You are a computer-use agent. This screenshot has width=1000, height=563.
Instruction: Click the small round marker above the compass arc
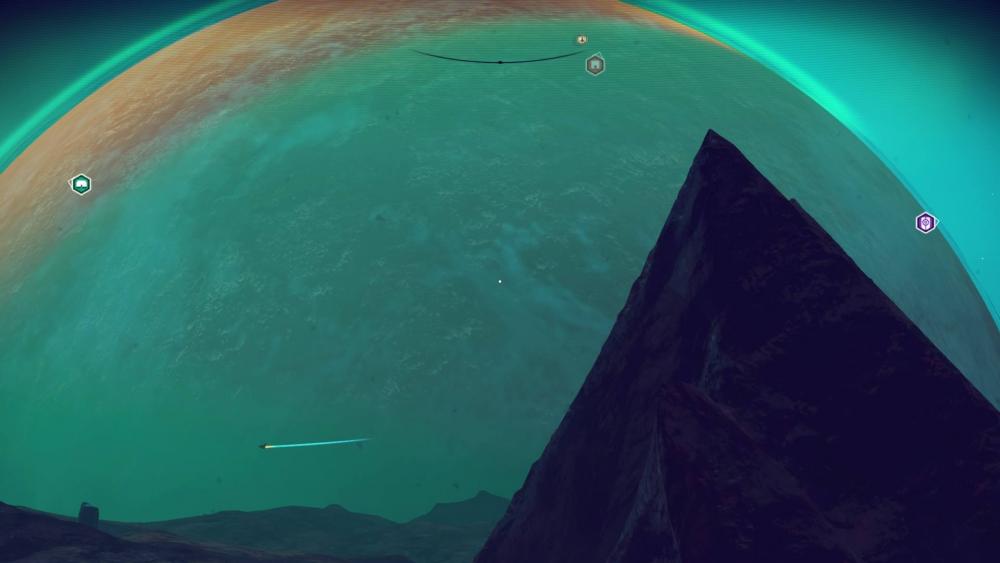click(x=582, y=40)
